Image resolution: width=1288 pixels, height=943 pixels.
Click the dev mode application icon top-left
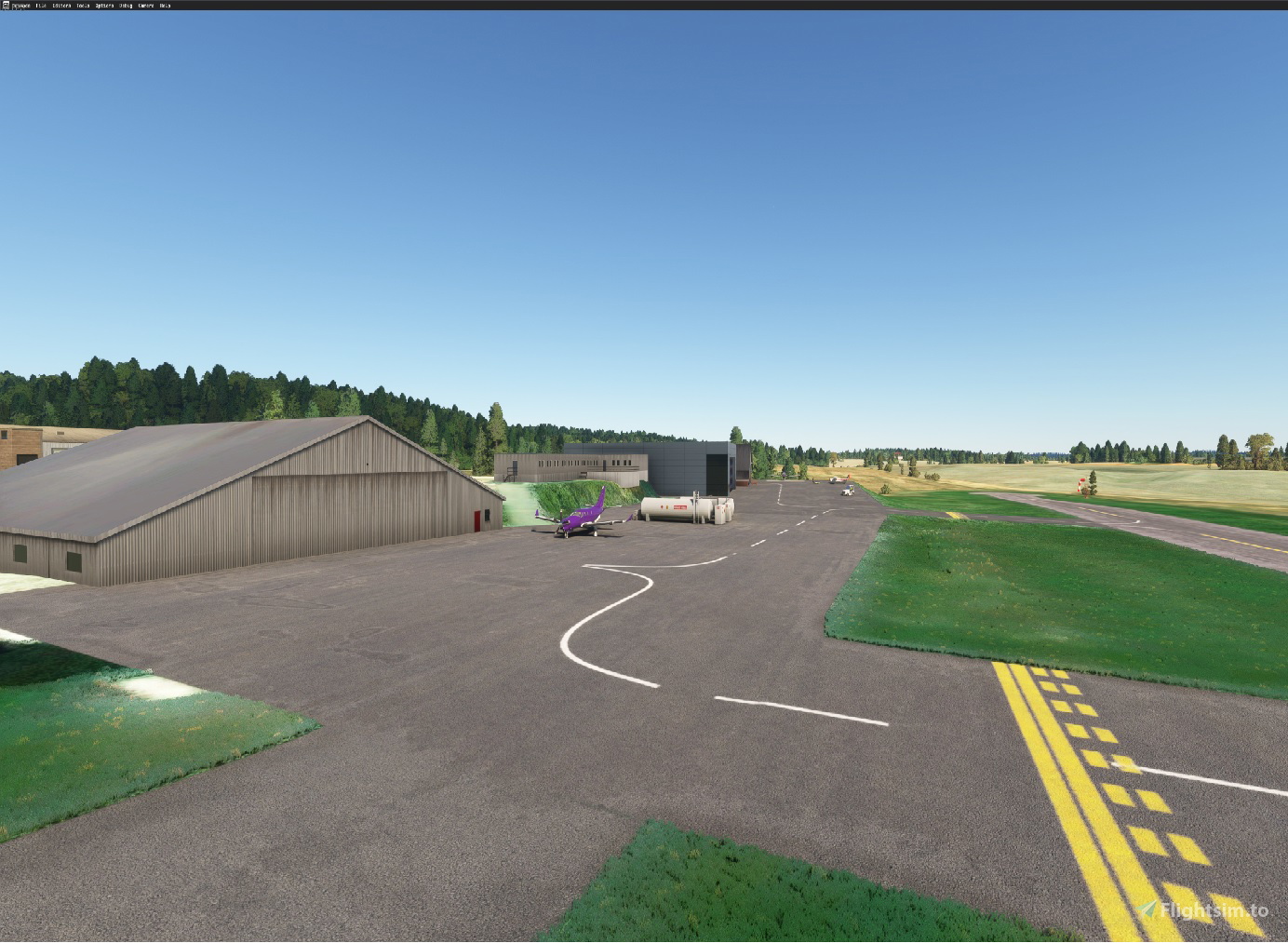(x=6, y=4)
